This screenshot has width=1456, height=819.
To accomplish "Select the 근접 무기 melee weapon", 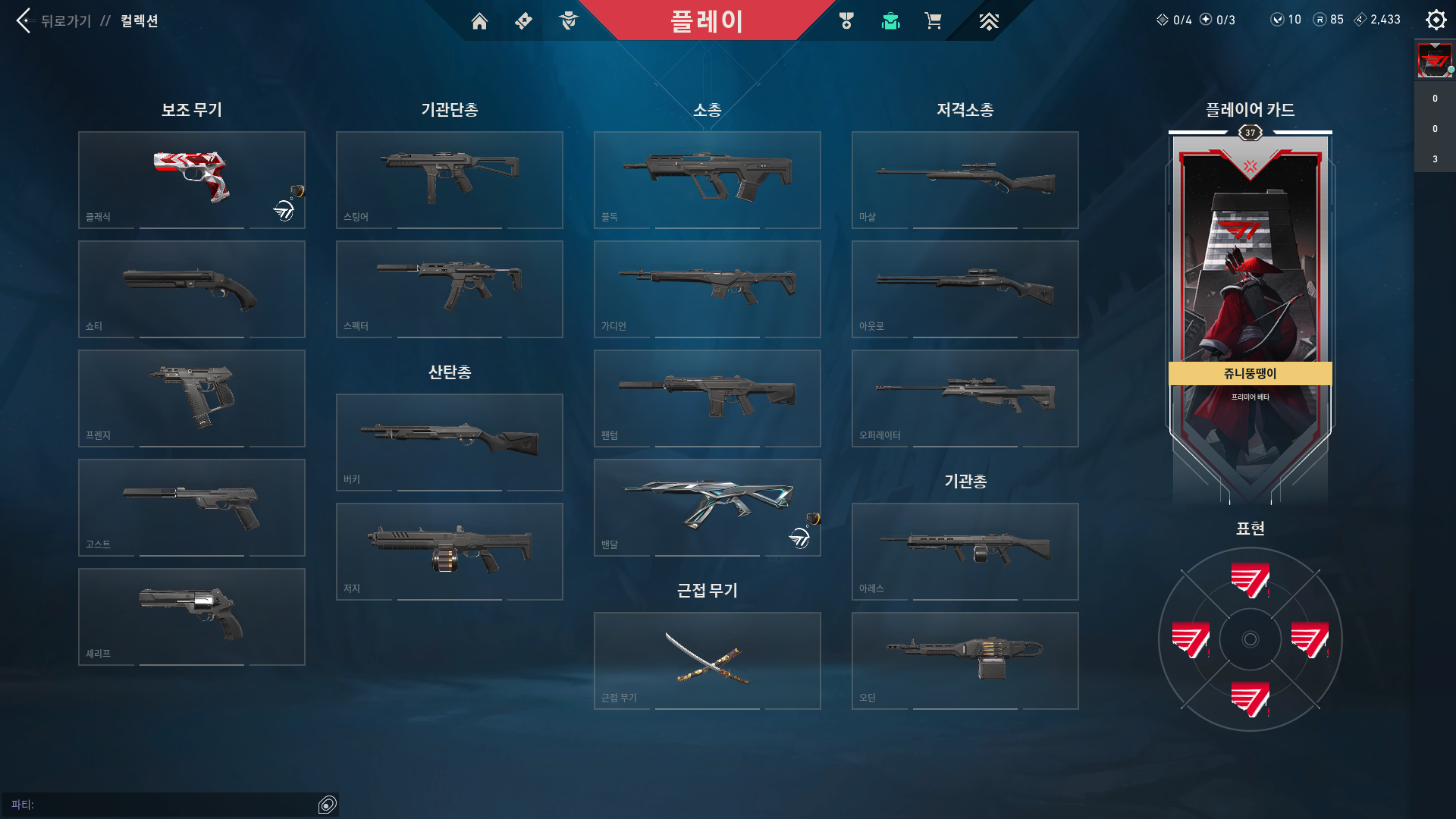I will (x=707, y=660).
